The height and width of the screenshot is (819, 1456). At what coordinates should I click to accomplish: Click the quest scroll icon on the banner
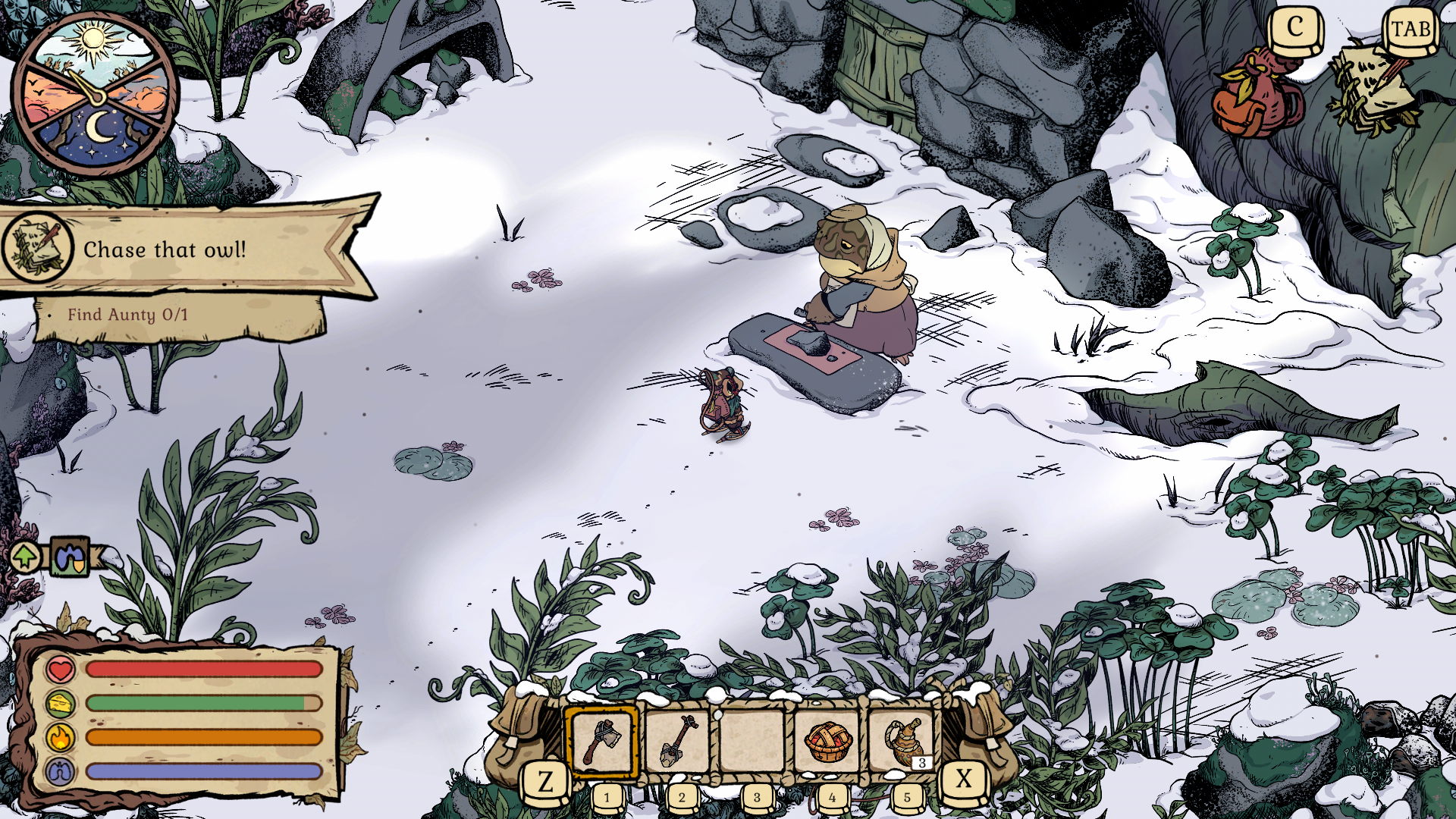[36, 249]
